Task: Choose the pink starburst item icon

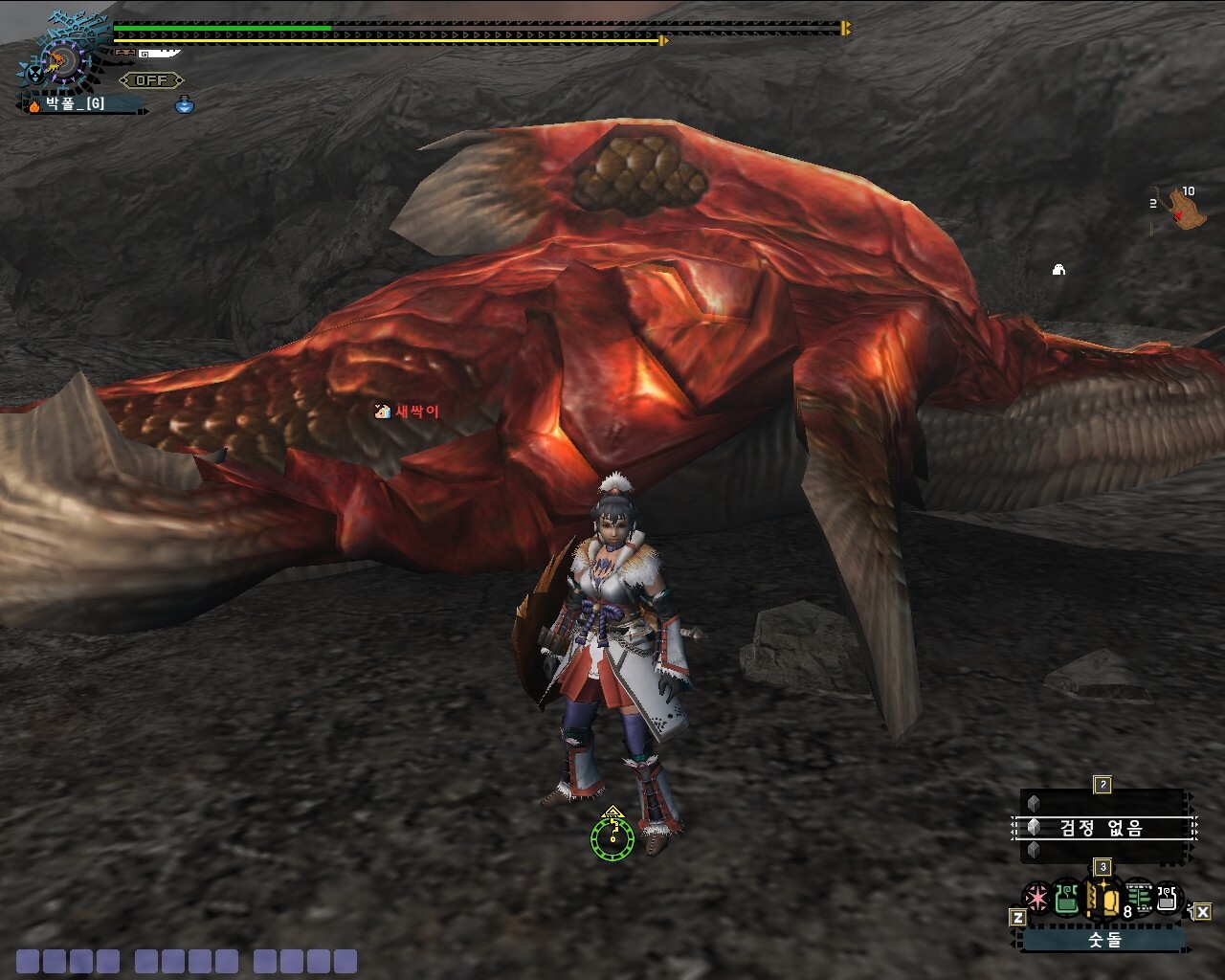Action: pyautogui.click(x=1036, y=900)
